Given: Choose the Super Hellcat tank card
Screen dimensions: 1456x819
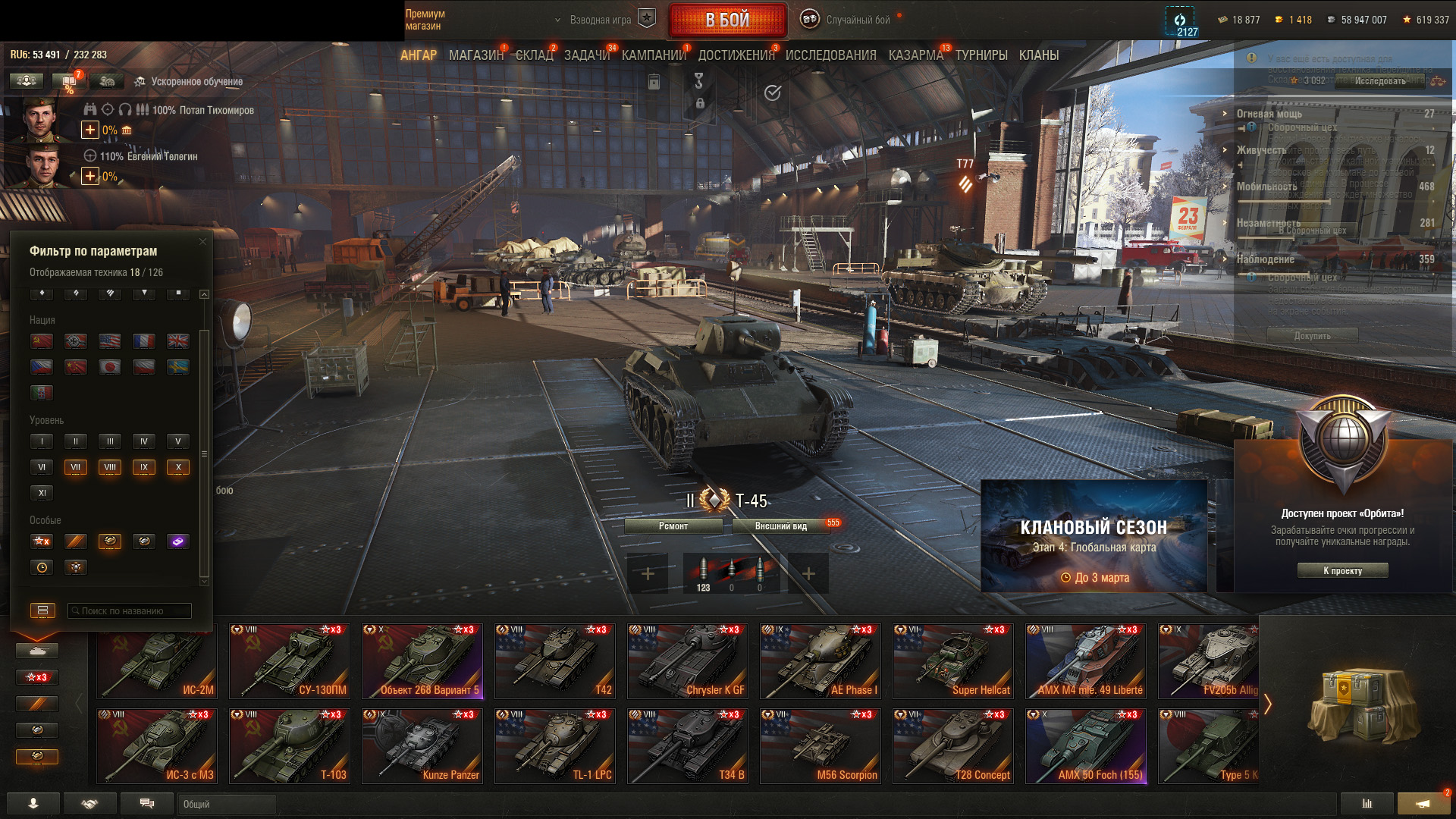Looking at the screenshot, I should pyautogui.click(x=952, y=661).
